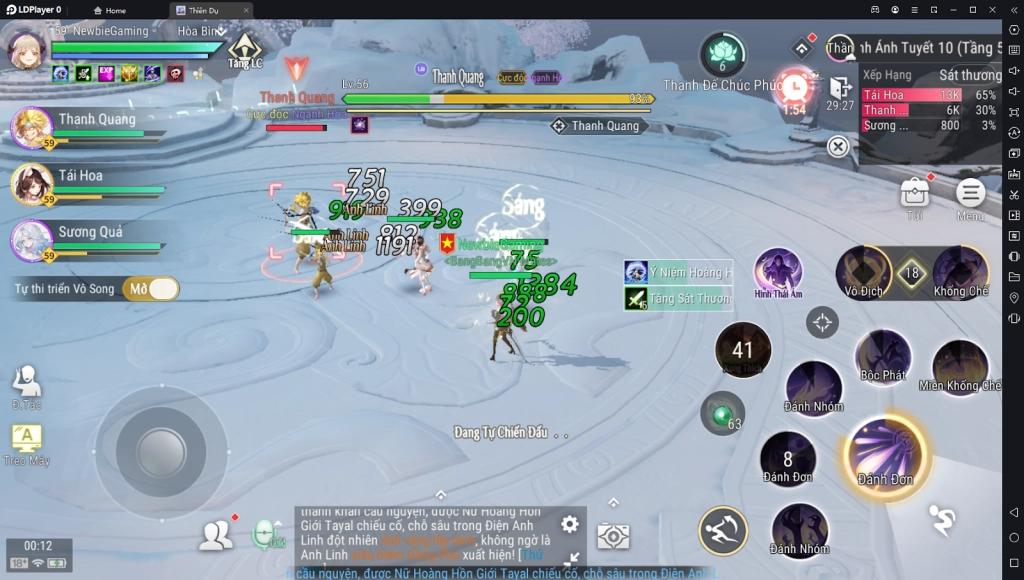Cast the Miễn Khống Chế skill
The image size is (1024, 580).
pos(960,366)
